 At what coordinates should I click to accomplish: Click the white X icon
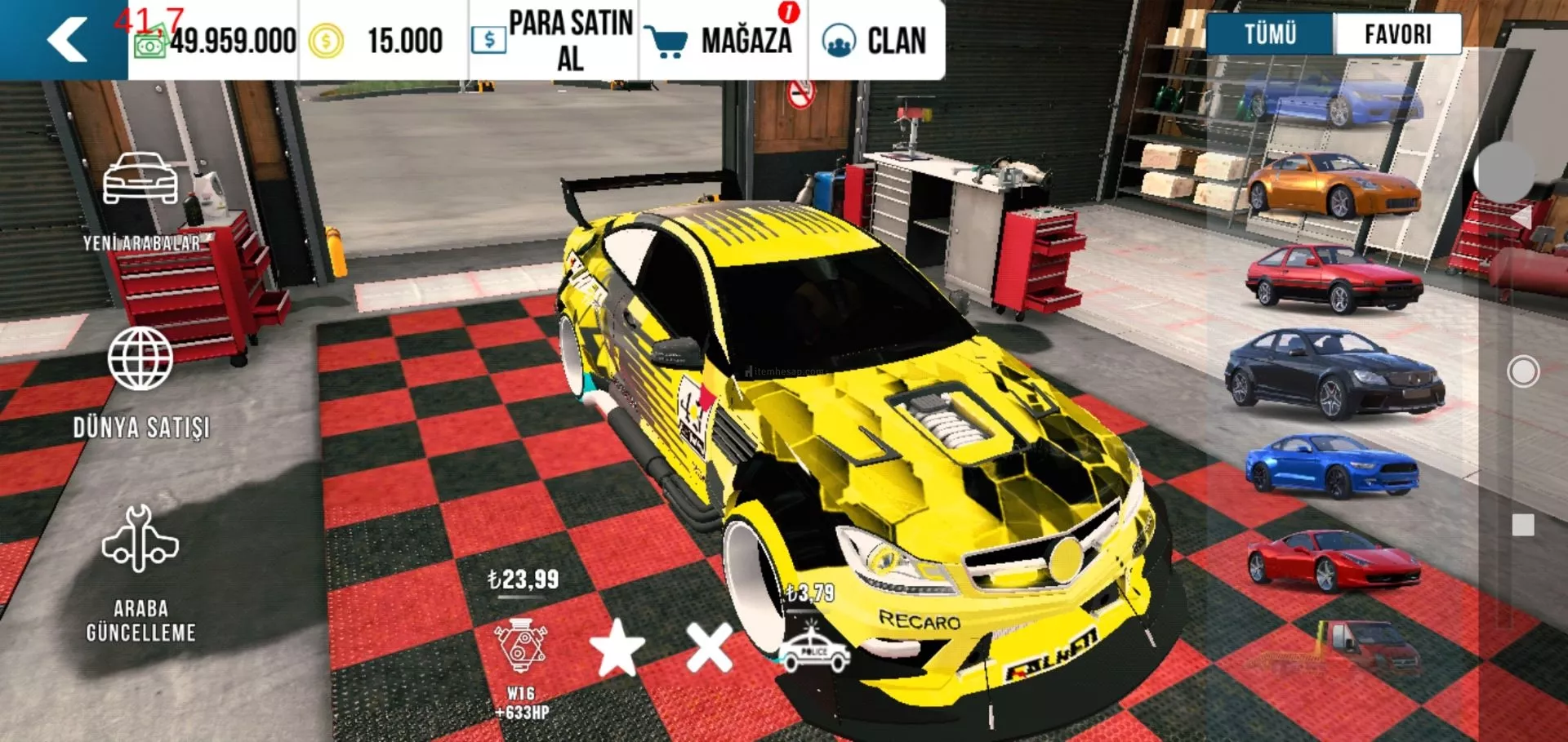click(709, 648)
